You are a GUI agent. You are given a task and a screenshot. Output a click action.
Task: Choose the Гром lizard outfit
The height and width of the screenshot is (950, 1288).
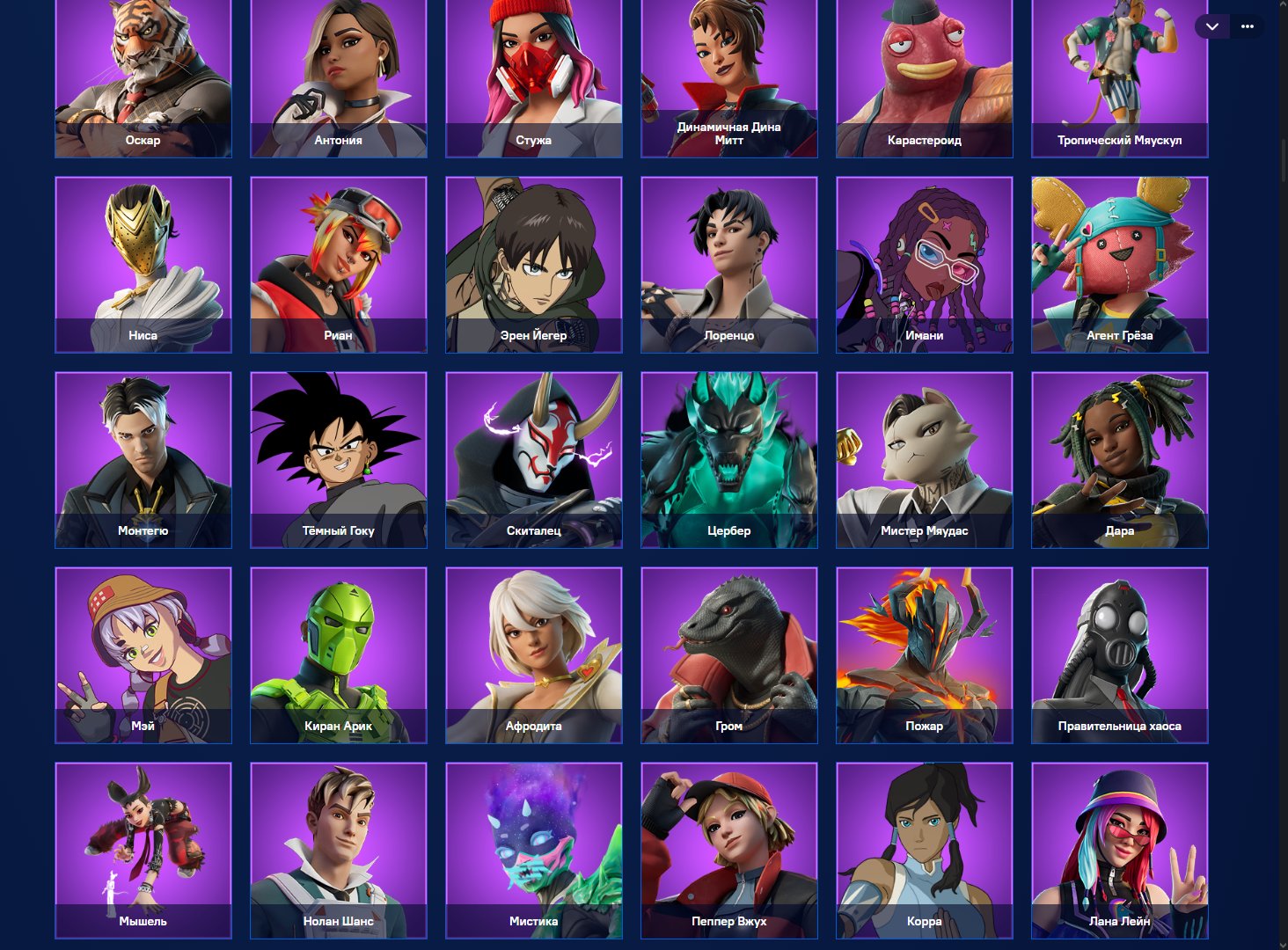[x=728, y=647]
